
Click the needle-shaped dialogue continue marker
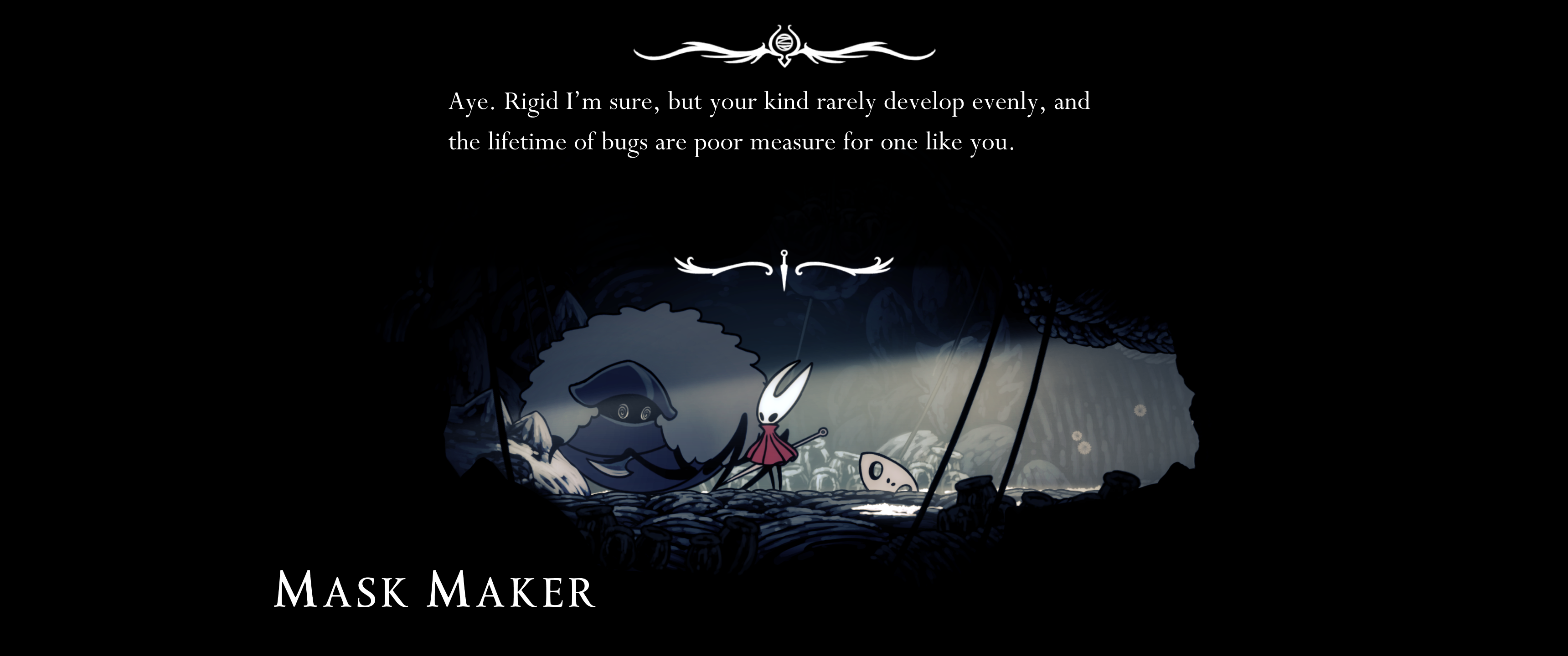(x=784, y=269)
